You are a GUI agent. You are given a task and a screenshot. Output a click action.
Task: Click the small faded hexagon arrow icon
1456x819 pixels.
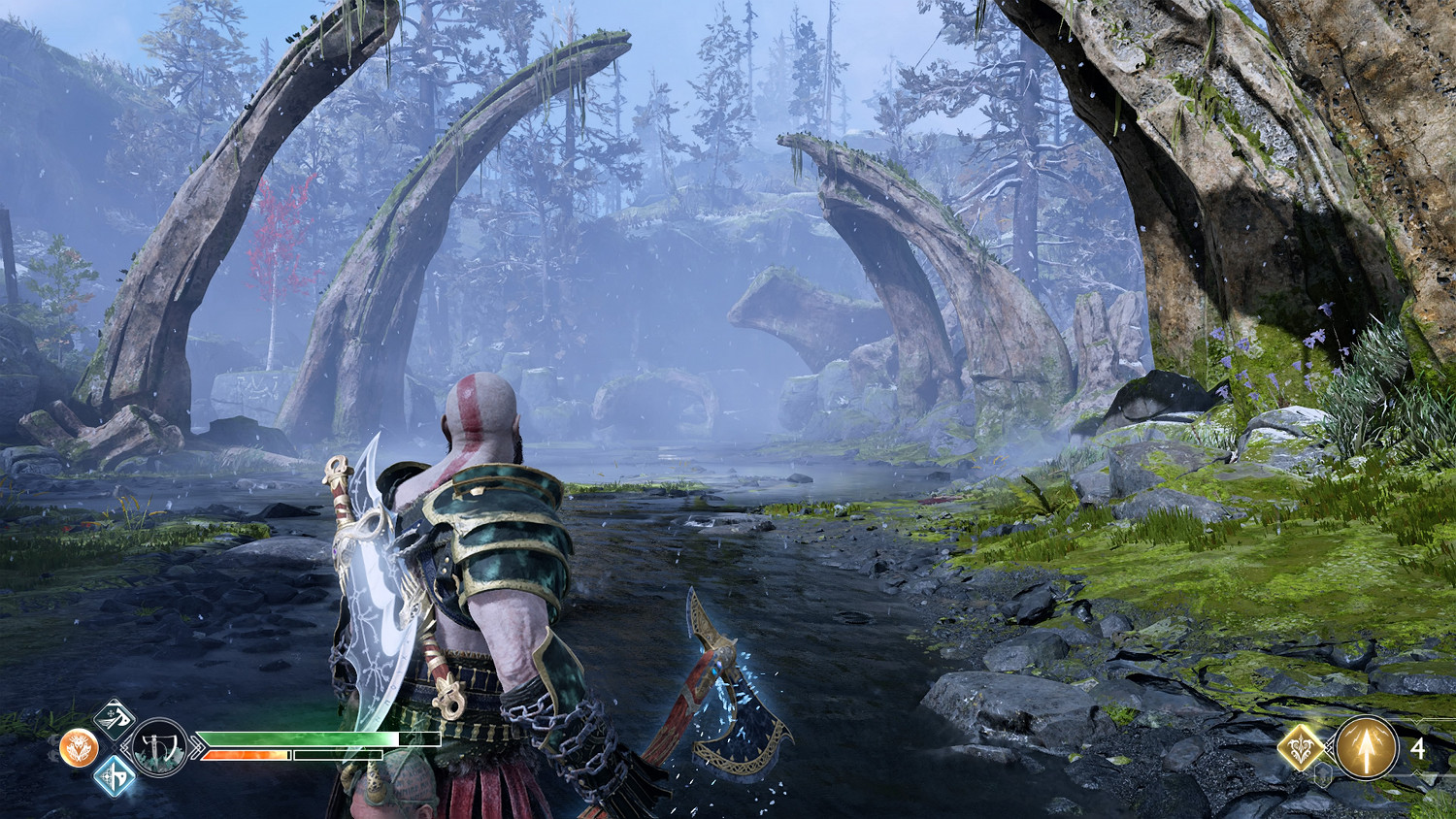point(1322,775)
